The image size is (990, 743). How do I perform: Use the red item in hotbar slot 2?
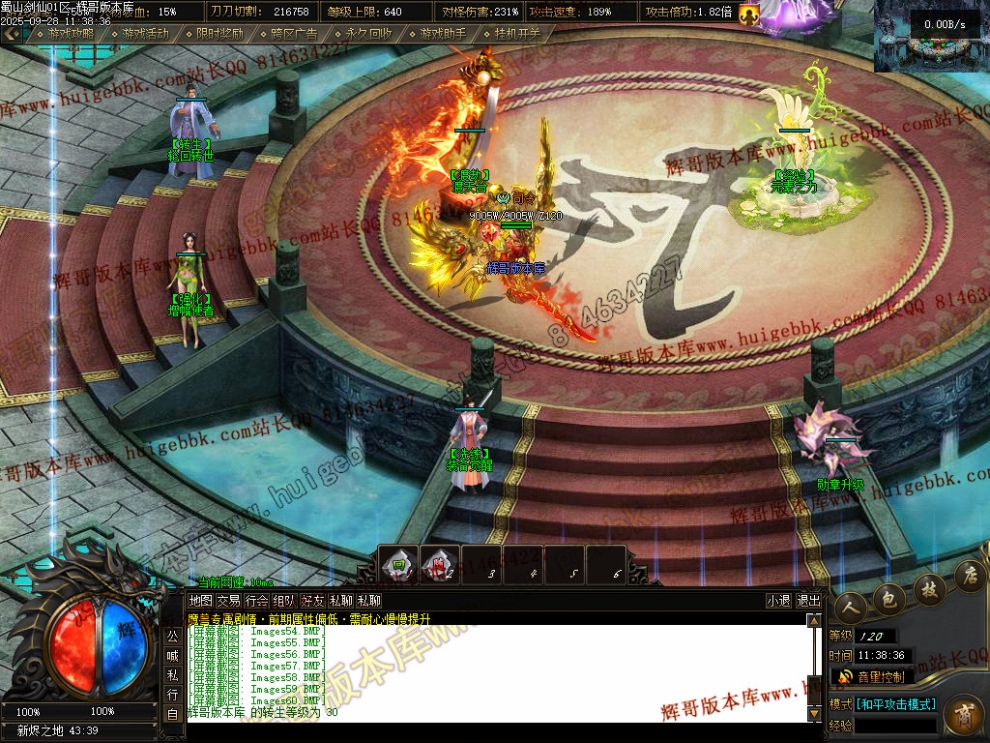439,565
